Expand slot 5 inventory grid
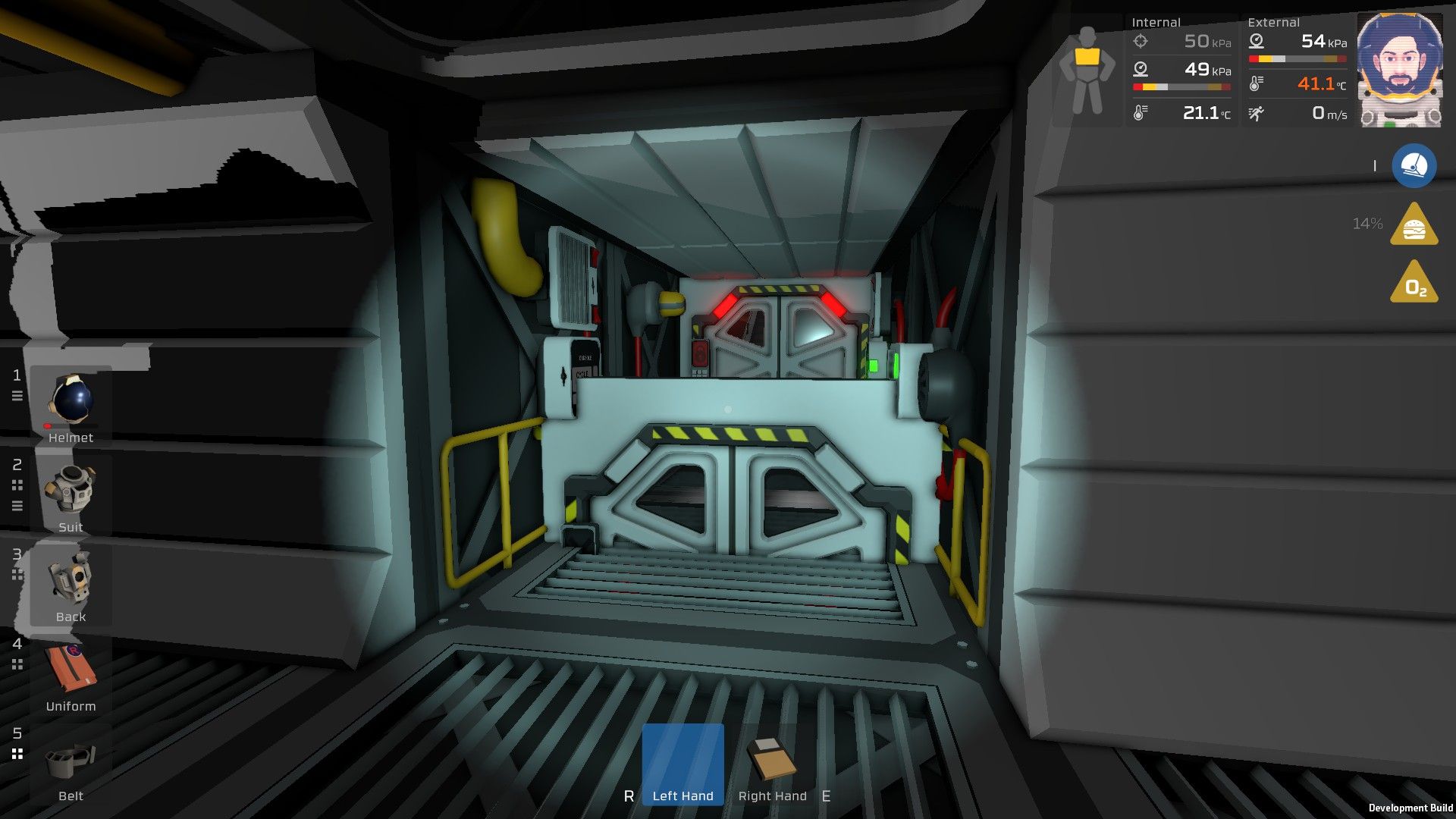Viewport: 1456px width, 819px height. point(17,755)
